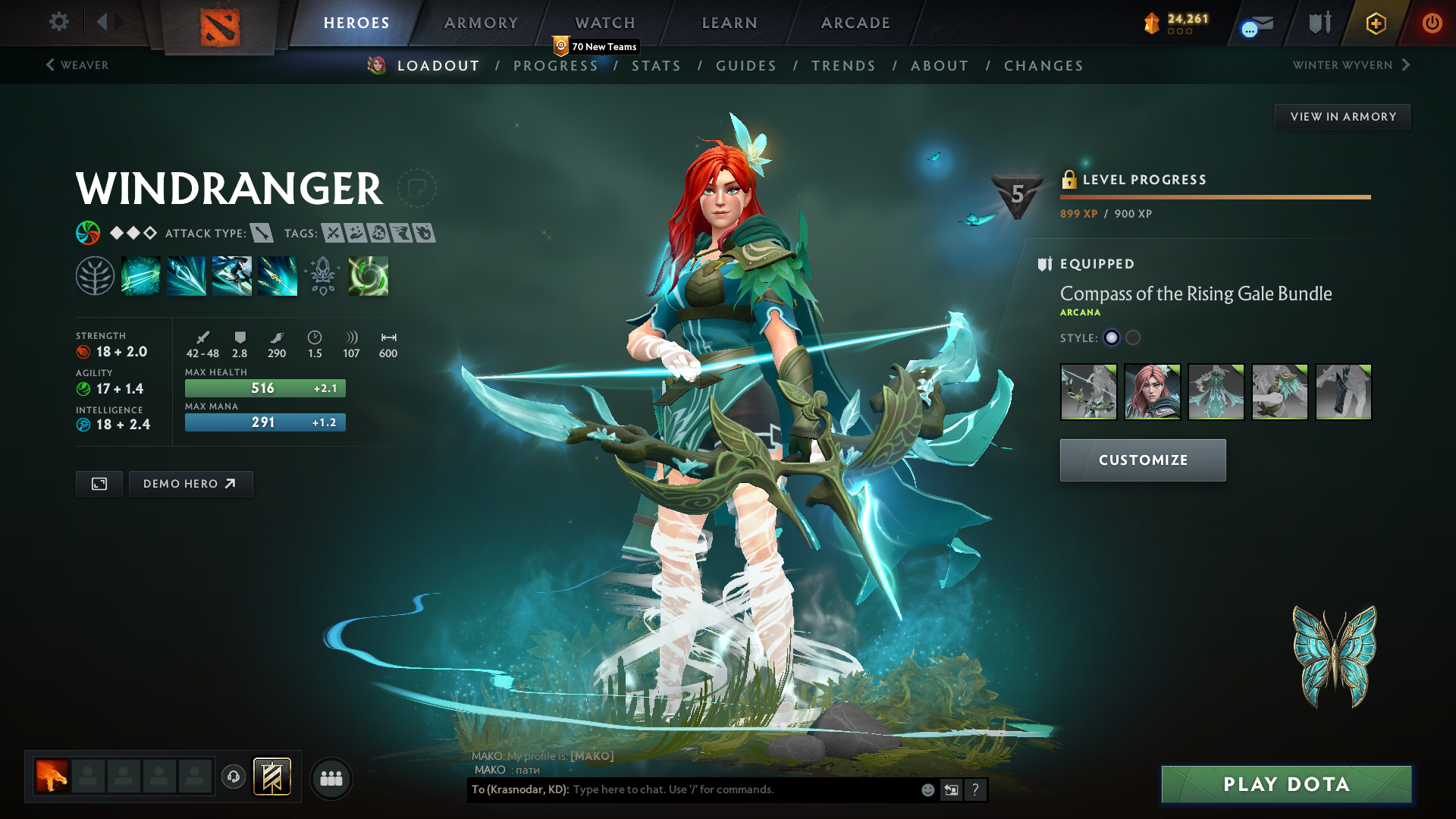Go back to Weaver with the left chevron

click(50, 65)
